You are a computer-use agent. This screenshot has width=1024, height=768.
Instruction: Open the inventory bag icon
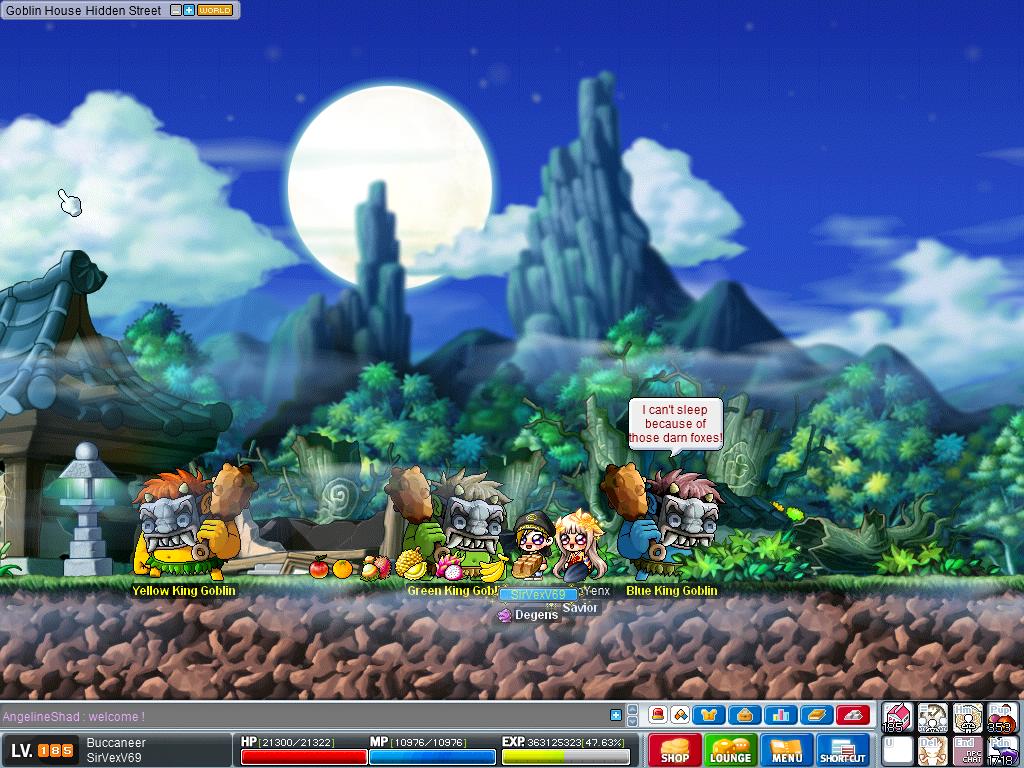[745, 715]
